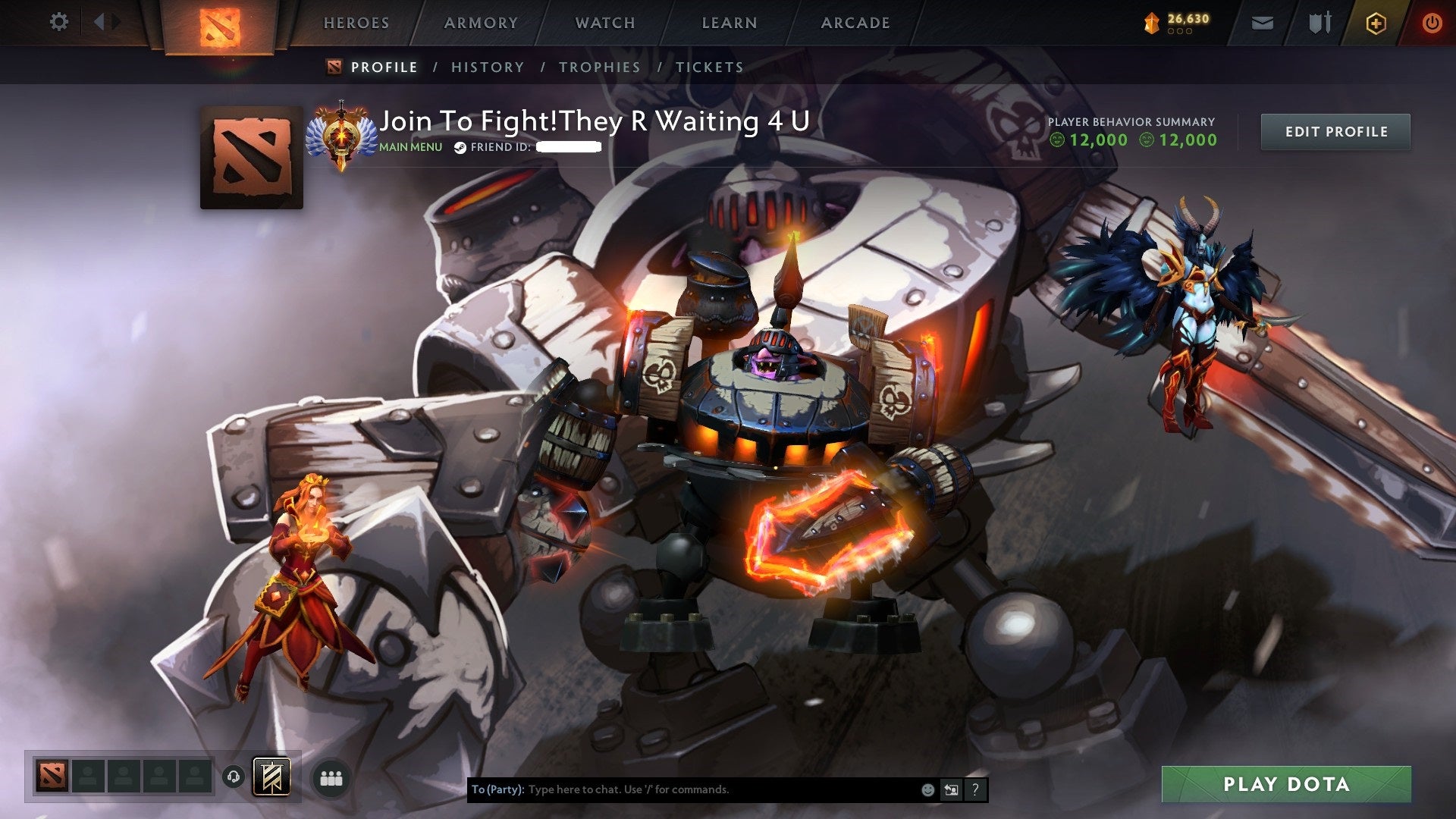This screenshot has height=819, width=1456.
Task: Select the crossed-swords armory icon in top bar
Action: [1319, 22]
